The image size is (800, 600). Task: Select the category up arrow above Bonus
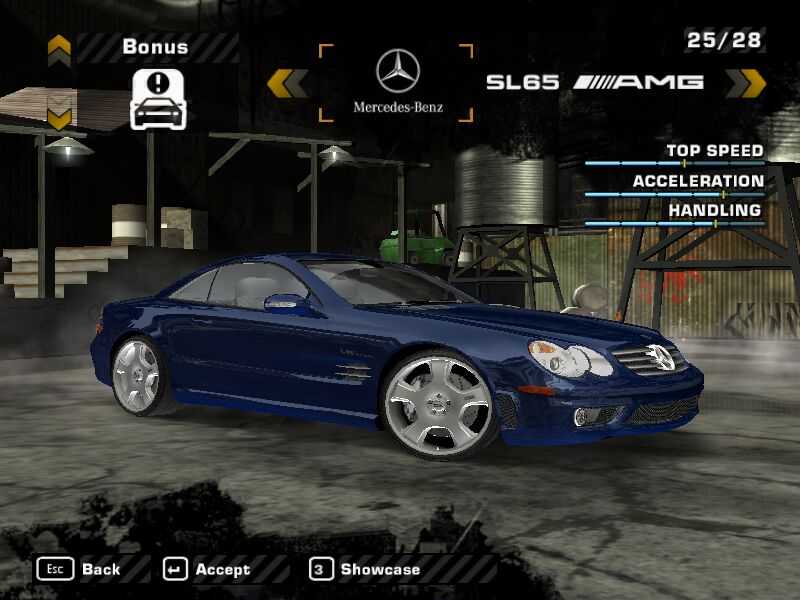click(59, 46)
